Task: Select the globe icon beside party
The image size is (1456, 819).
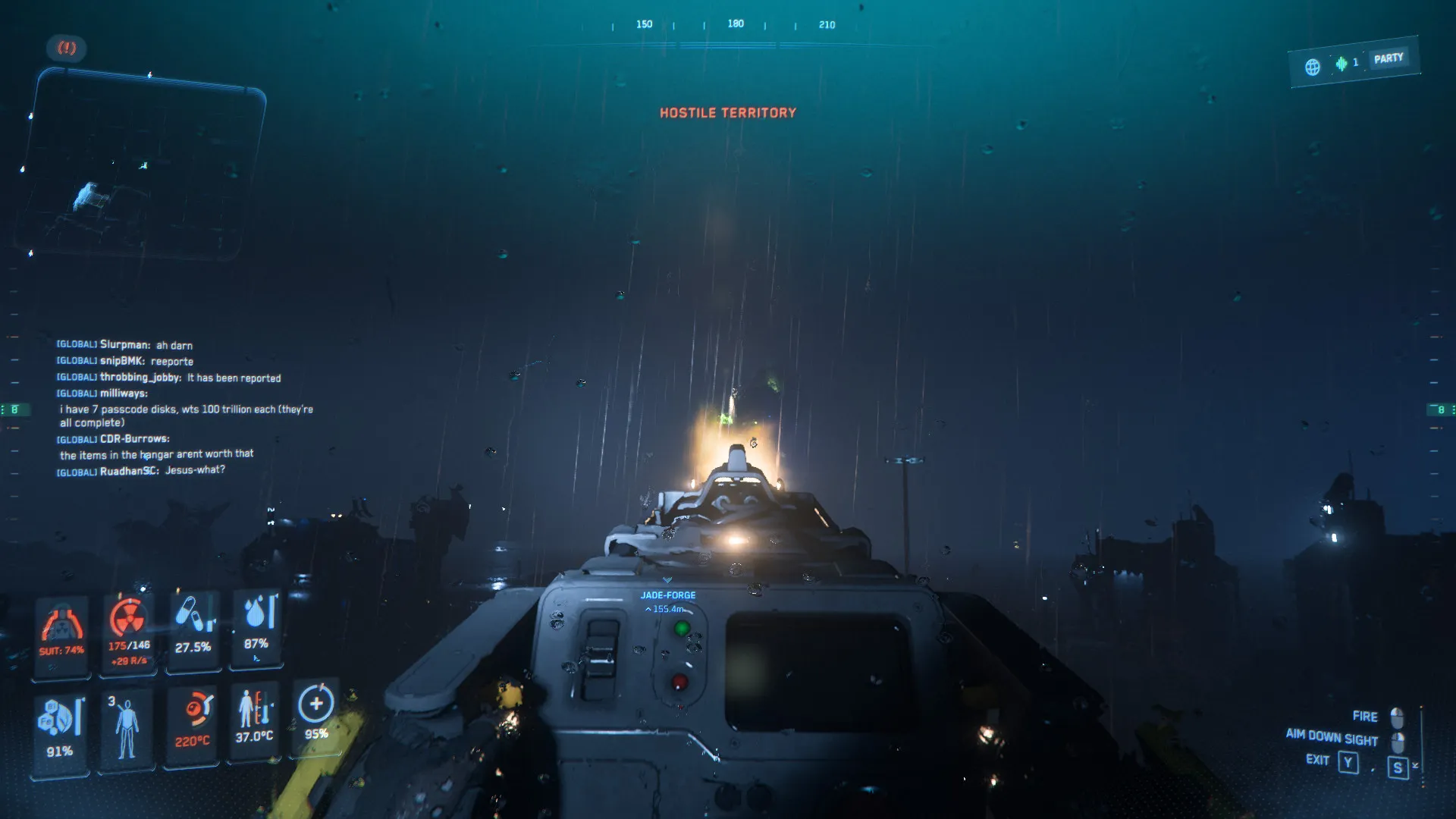Action: [1313, 67]
